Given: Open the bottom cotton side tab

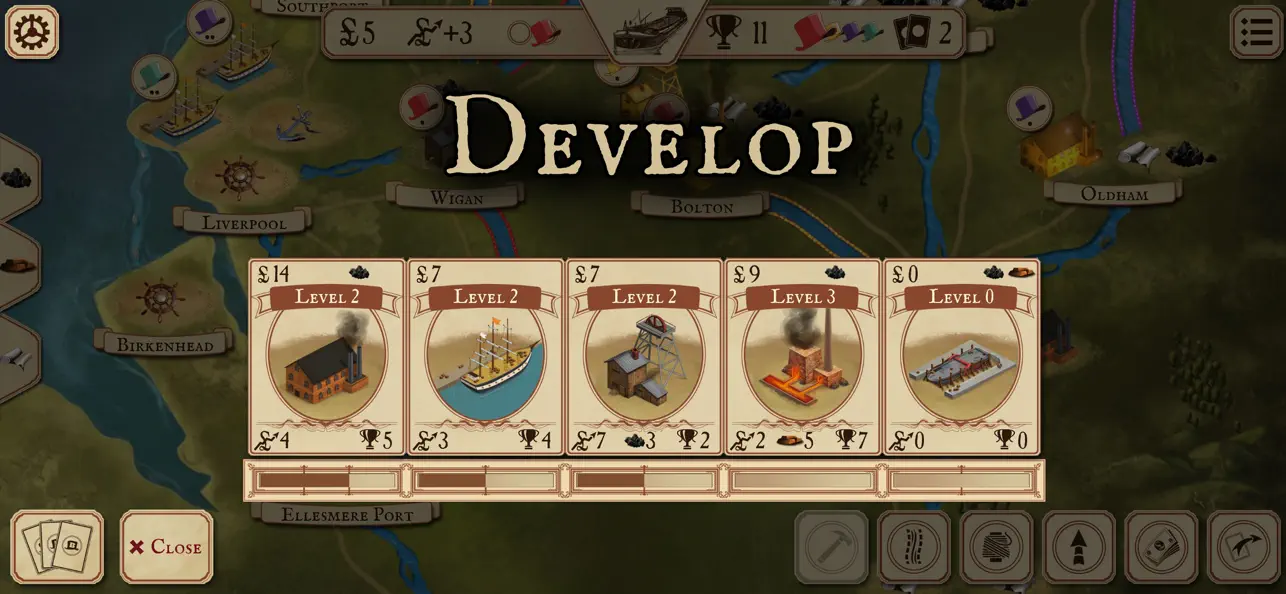Looking at the screenshot, I should [x=17, y=358].
